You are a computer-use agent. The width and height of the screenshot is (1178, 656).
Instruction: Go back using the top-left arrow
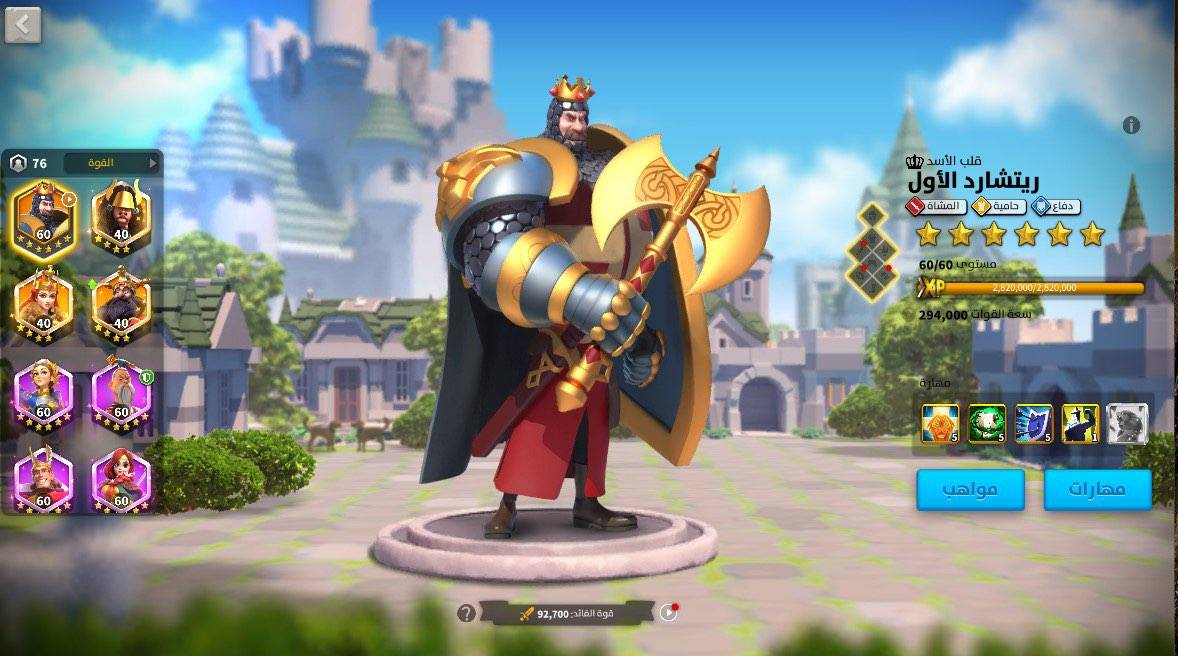(23, 25)
